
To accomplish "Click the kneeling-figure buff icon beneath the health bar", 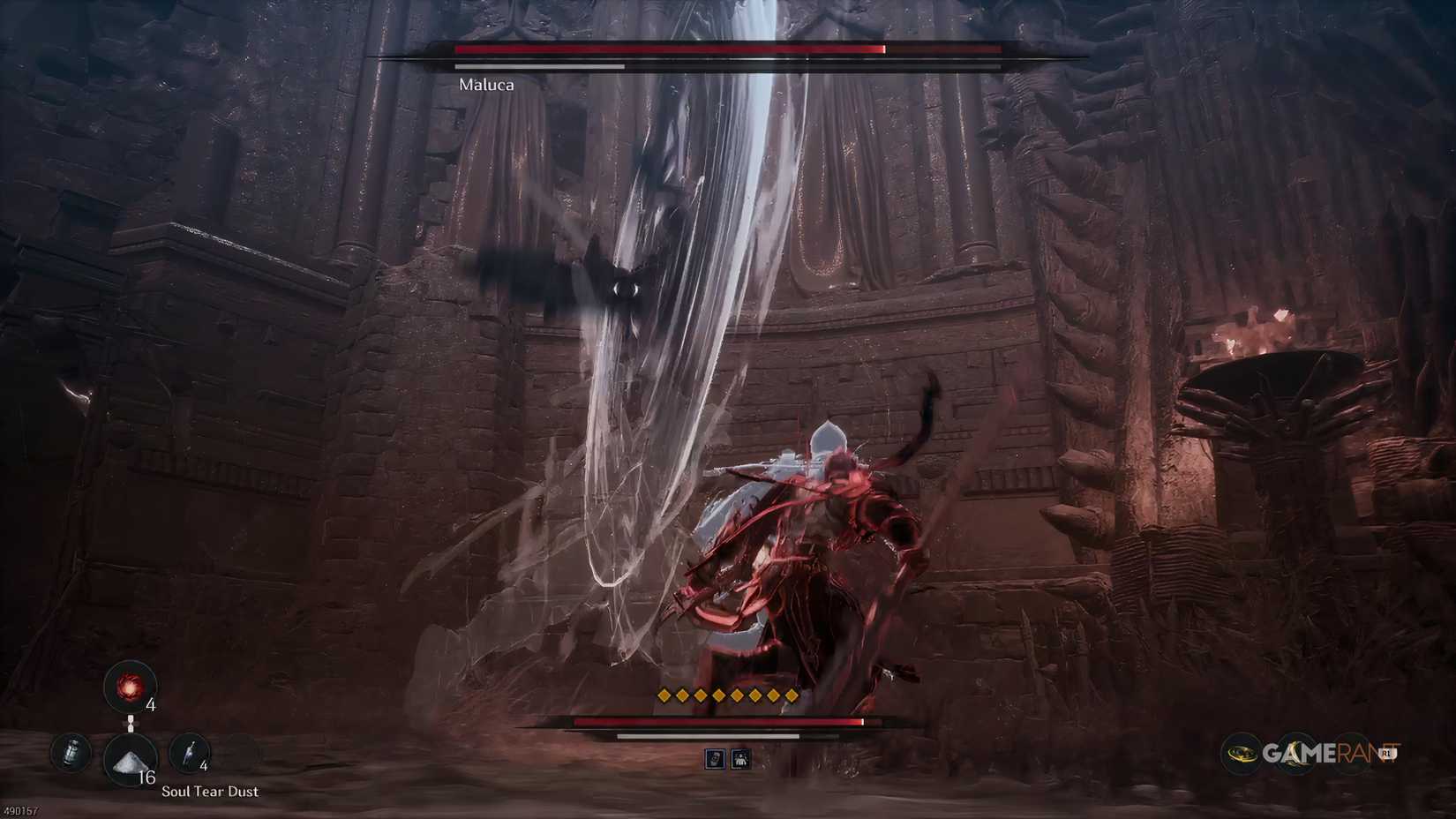I will click(742, 759).
